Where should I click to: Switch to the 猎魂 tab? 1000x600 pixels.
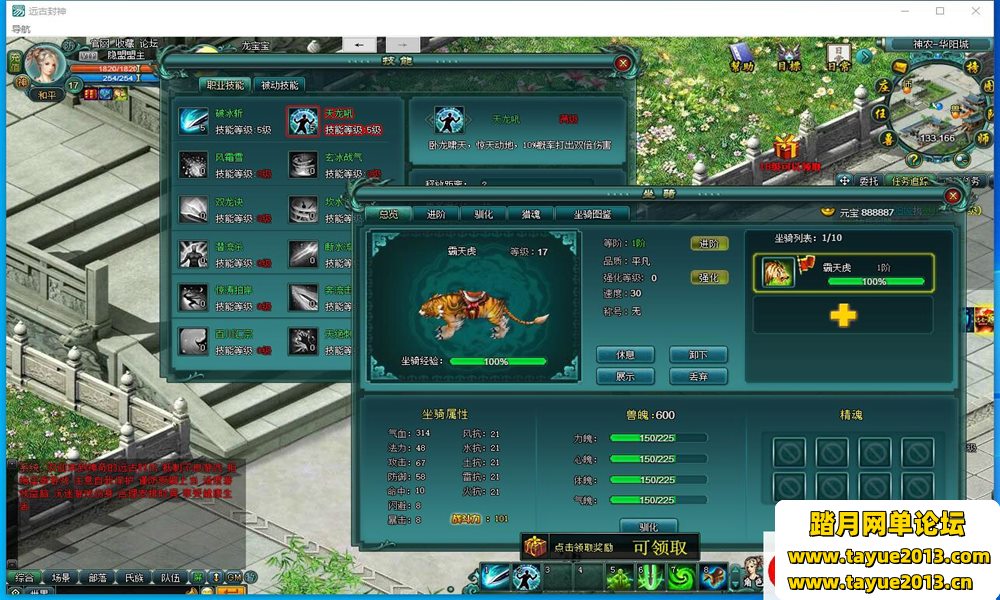point(530,214)
